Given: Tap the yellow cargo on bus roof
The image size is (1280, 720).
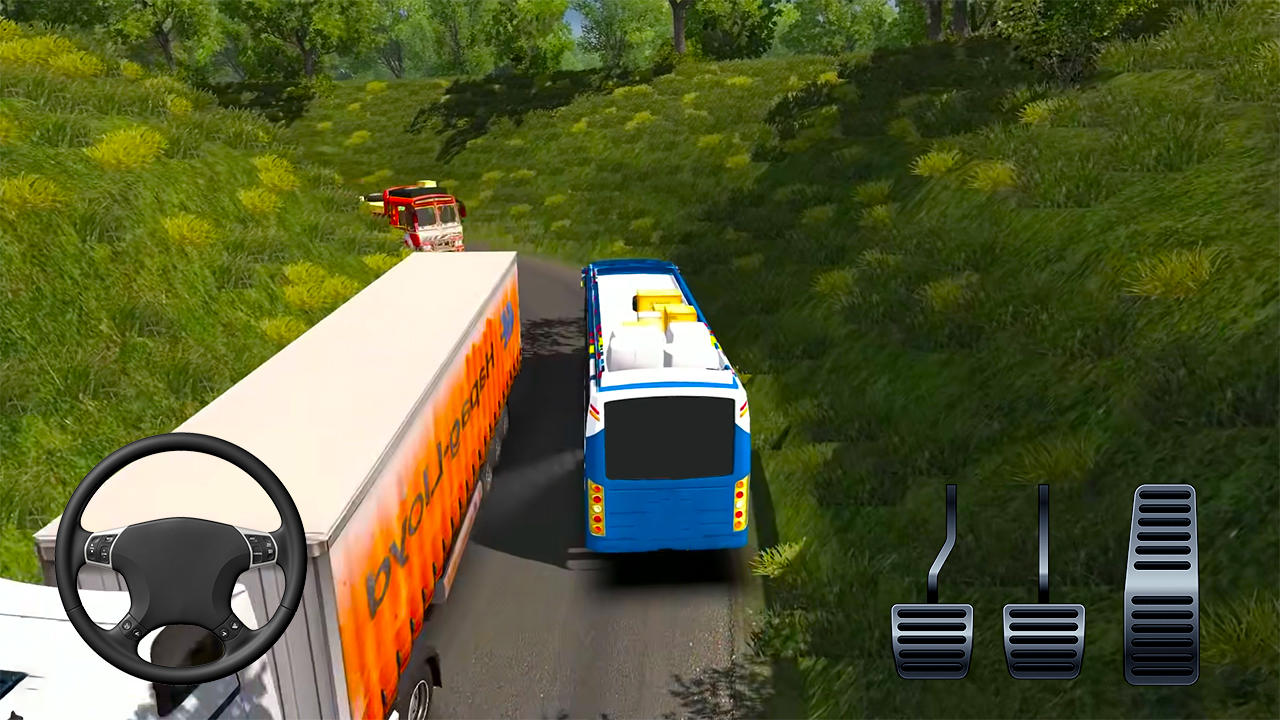Looking at the screenshot, I should click(655, 310).
